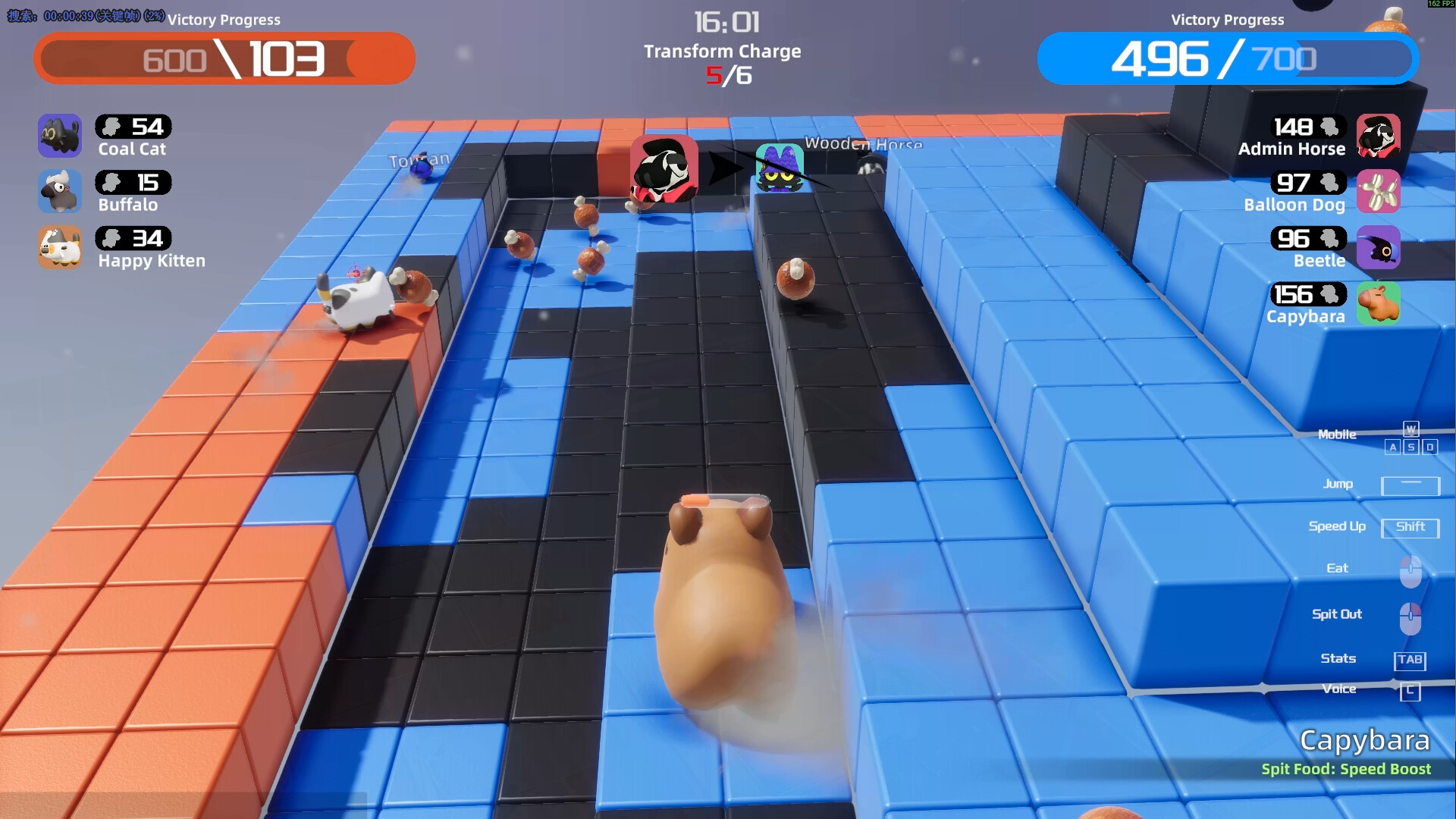This screenshot has height=819, width=1456.
Task: Select the Capybara scoreboard avatar
Action: 1378,303
